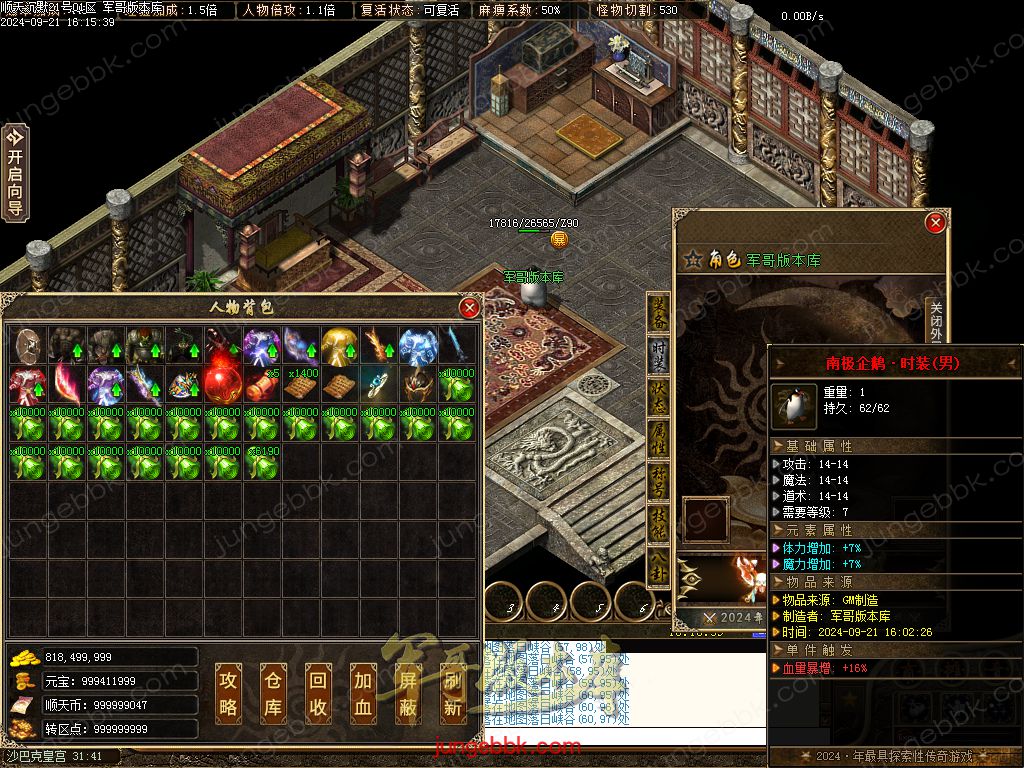Open the 技能 skills tab

click(x=659, y=522)
